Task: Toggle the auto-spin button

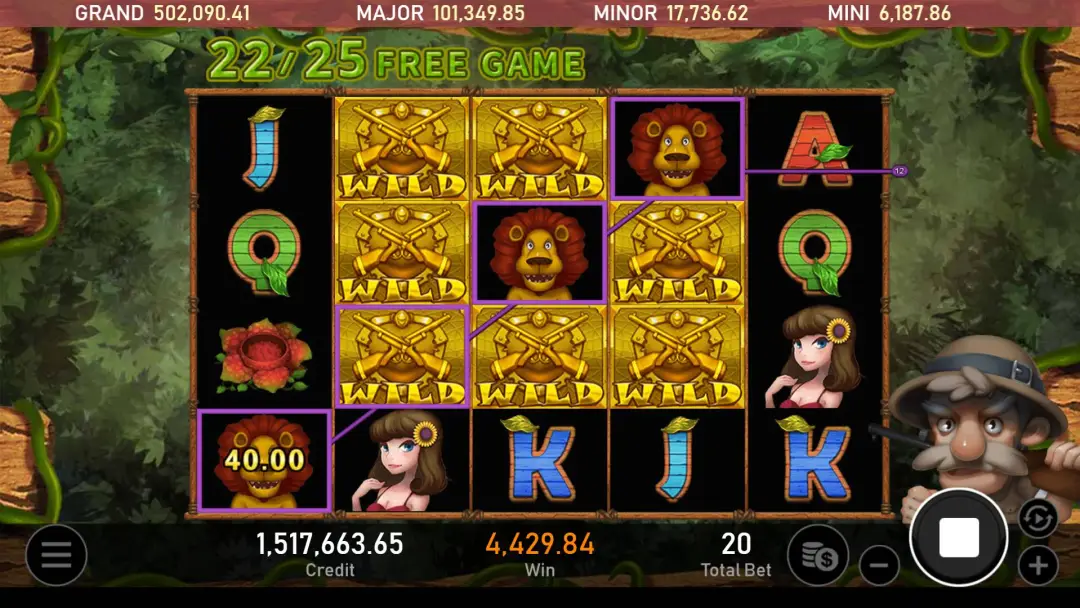Action: click(1037, 518)
